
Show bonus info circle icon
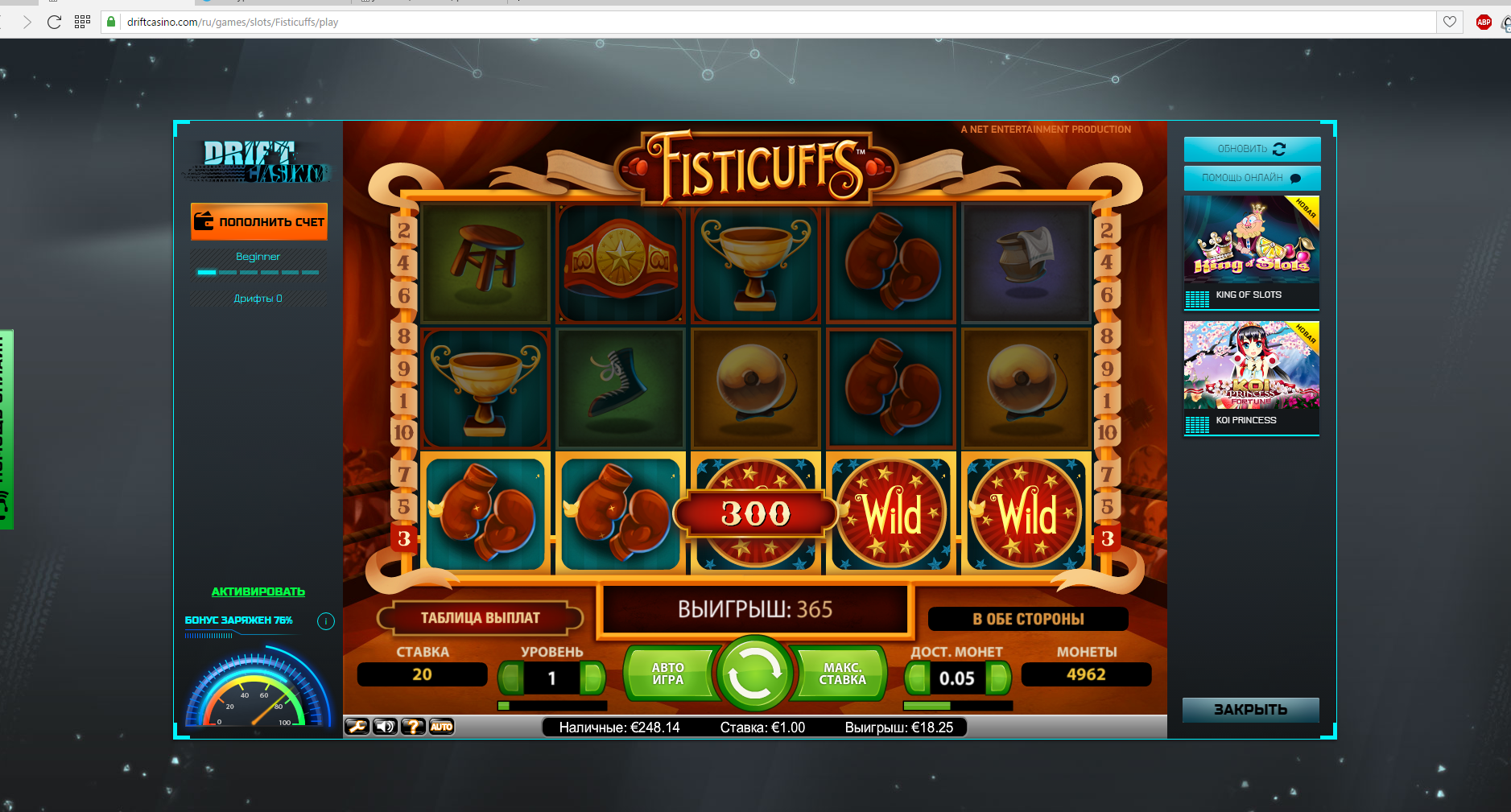click(x=325, y=620)
